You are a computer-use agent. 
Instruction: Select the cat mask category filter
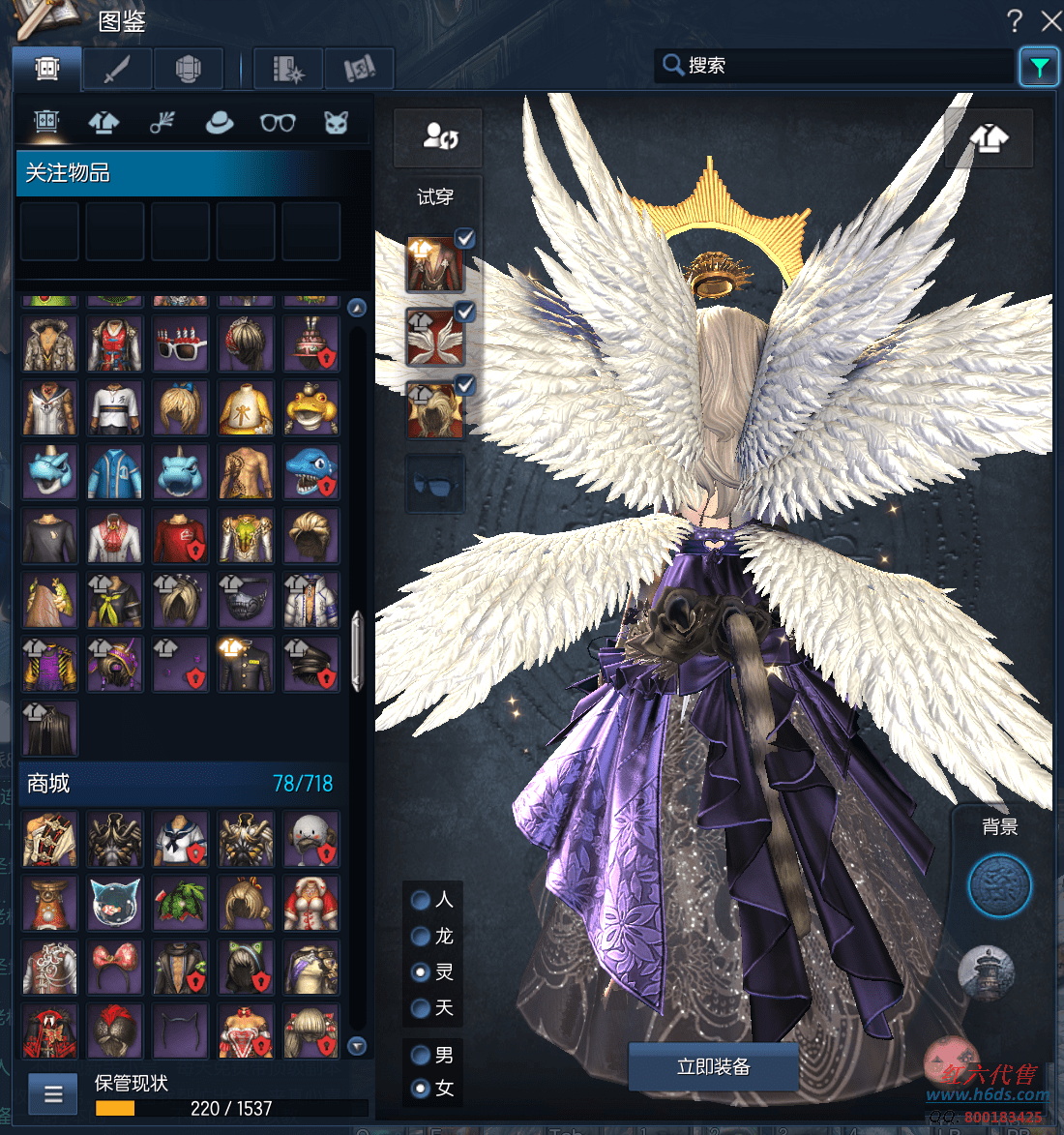pos(336,123)
